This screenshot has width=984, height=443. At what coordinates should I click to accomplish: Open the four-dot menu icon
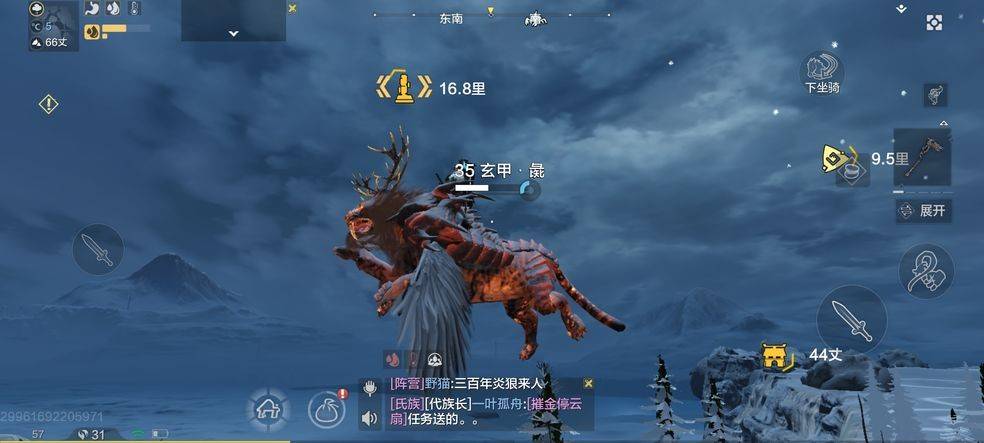pos(934,23)
